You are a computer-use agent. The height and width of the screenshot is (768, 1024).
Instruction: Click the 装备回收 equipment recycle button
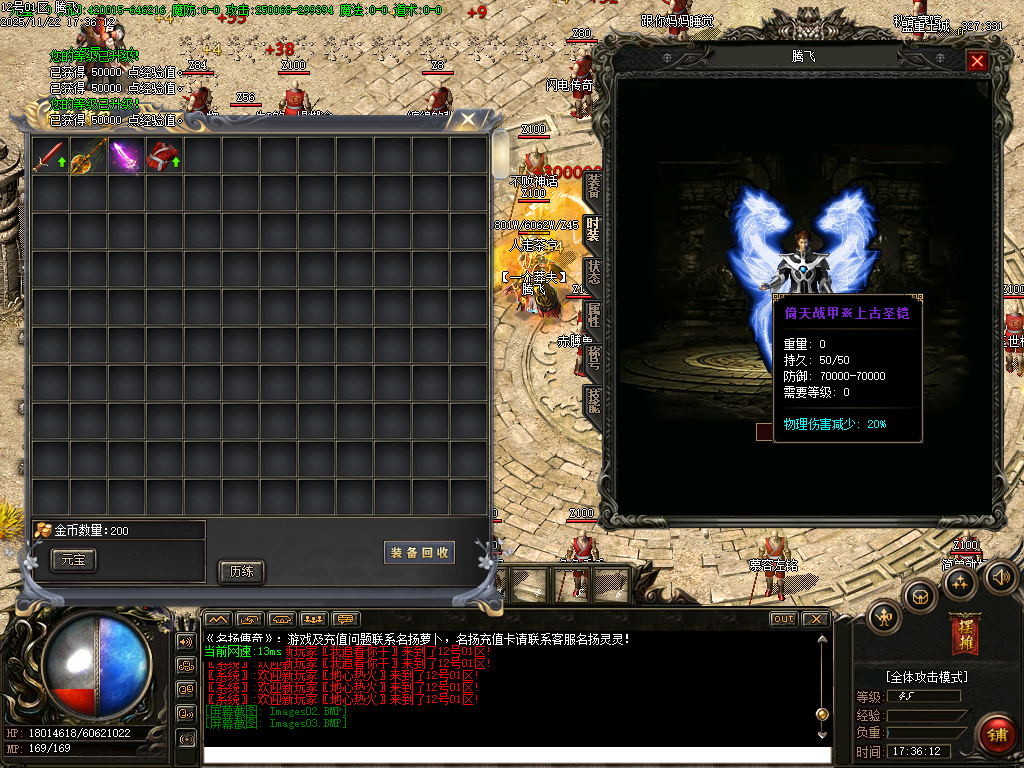(419, 553)
